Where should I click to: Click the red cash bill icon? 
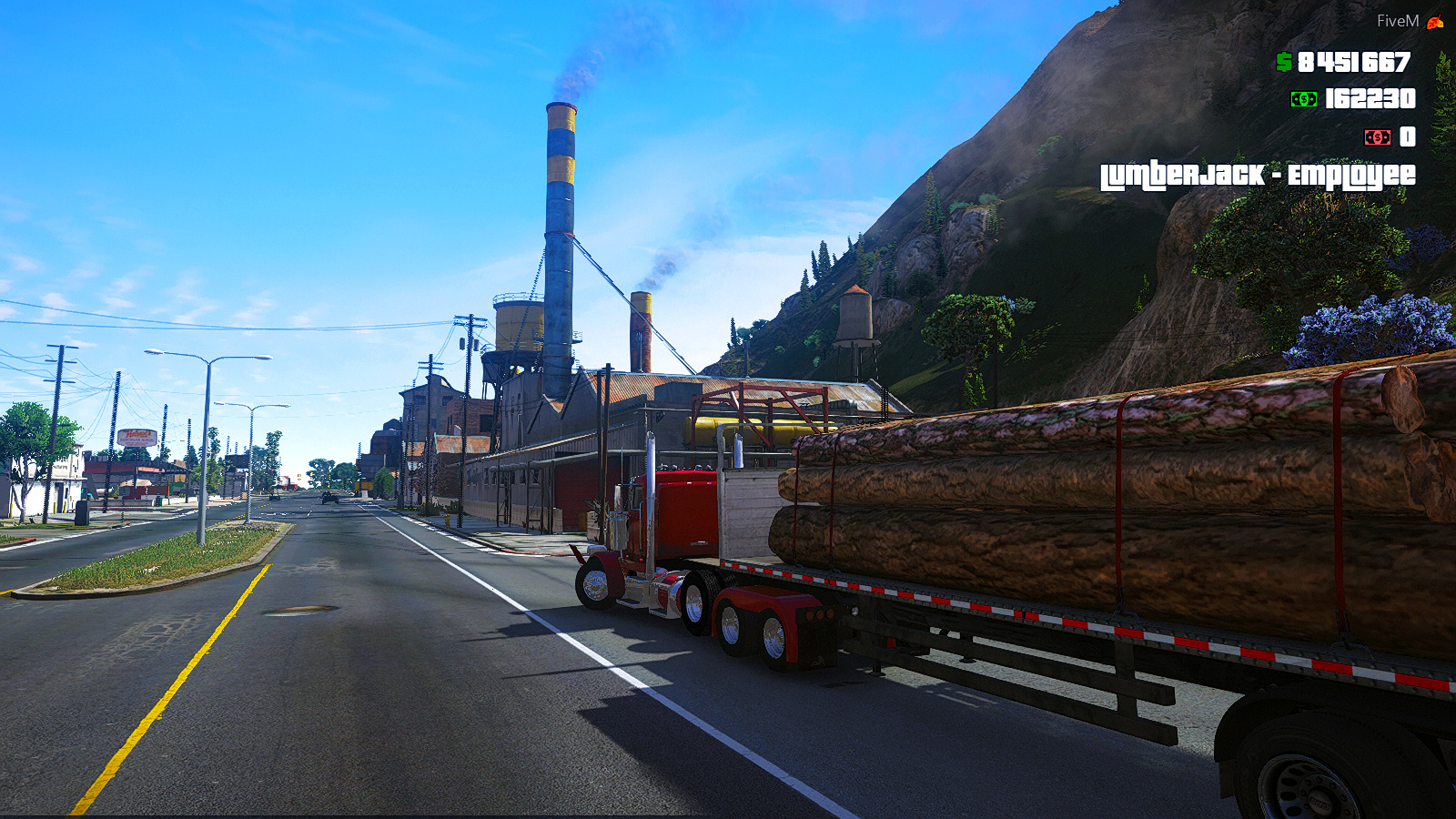click(1379, 137)
